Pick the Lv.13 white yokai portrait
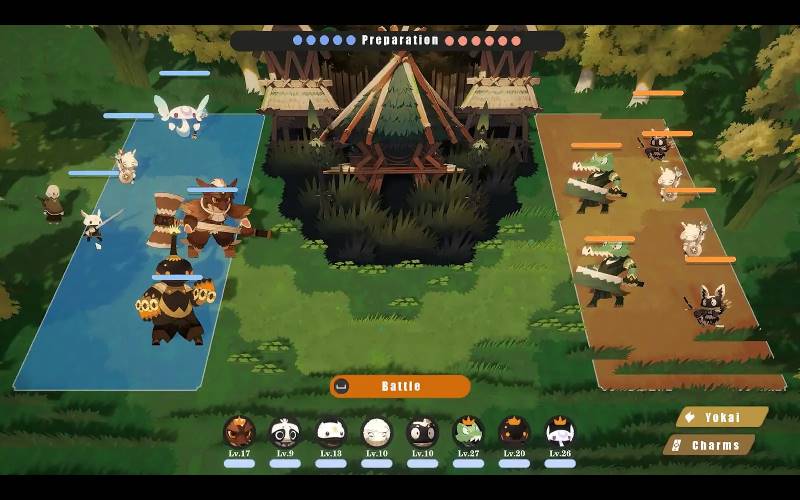This screenshot has height=500, width=800. [331, 432]
